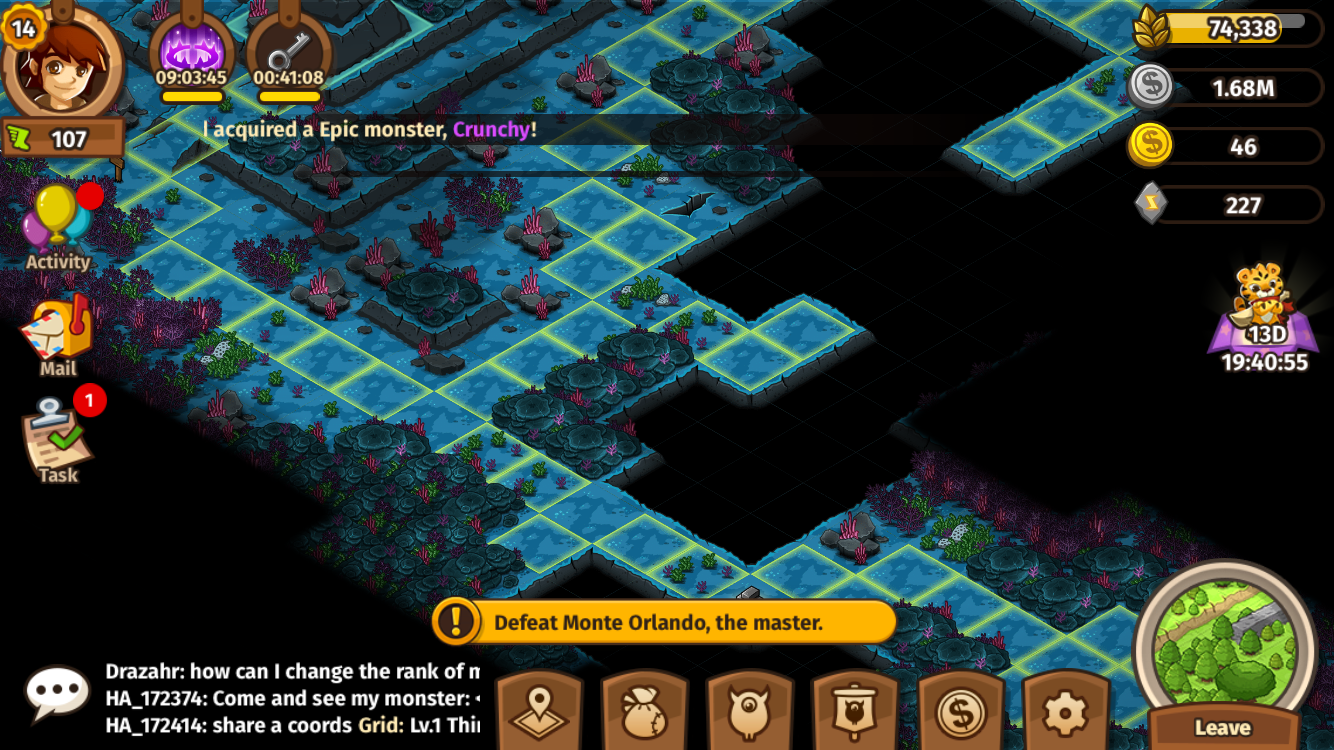The height and width of the screenshot is (750, 1334).
Task: Leave the dungeon via Leave button
Action: point(1223,727)
